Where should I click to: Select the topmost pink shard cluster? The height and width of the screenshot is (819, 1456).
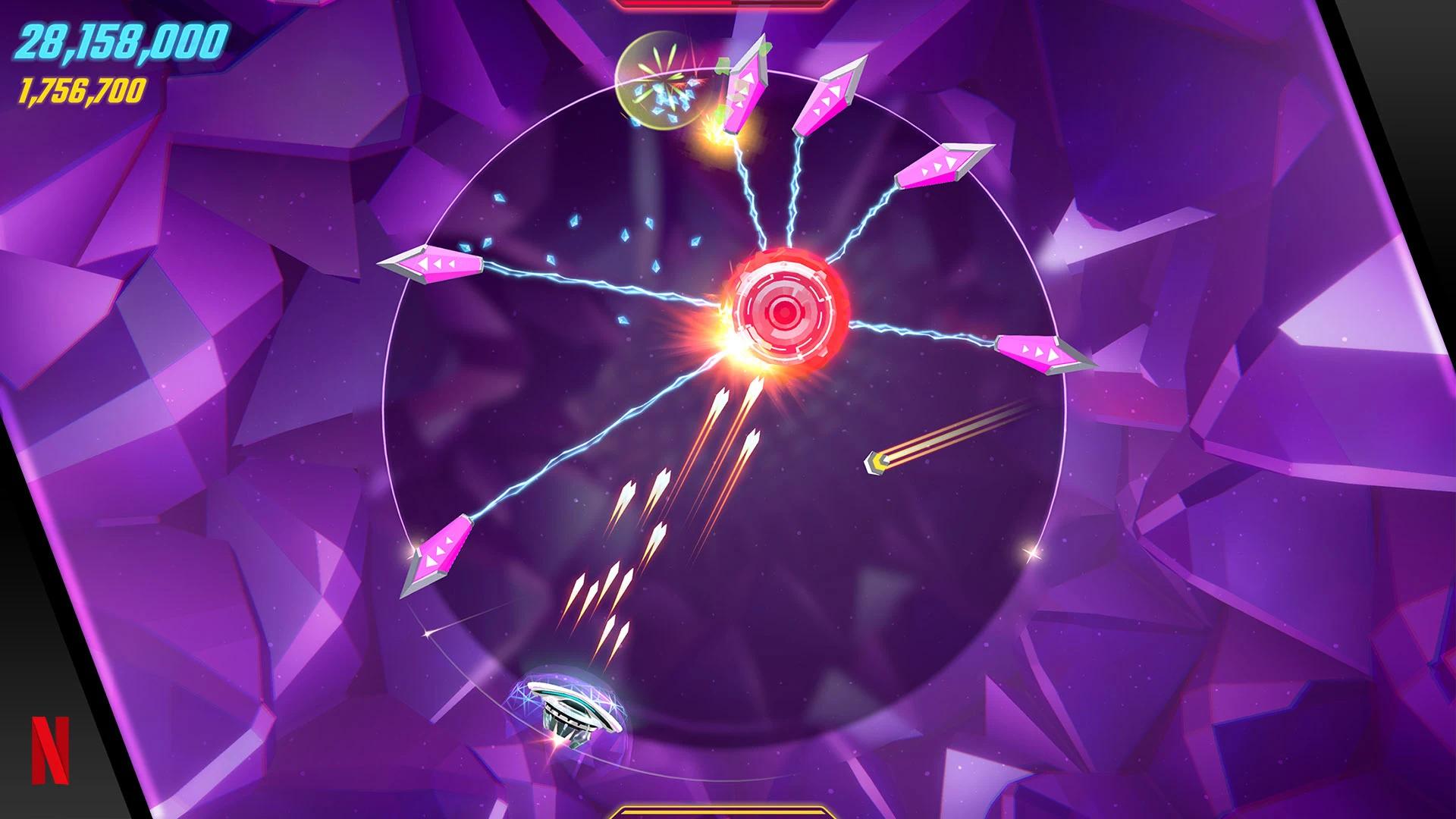(x=747, y=83)
